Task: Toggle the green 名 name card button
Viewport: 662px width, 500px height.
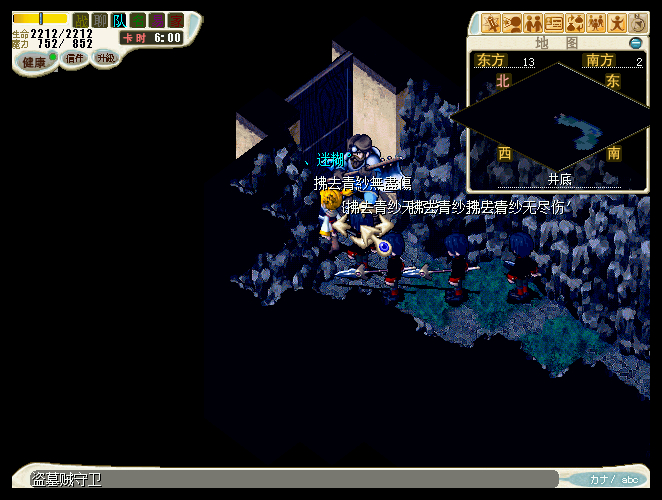Action: [x=138, y=20]
